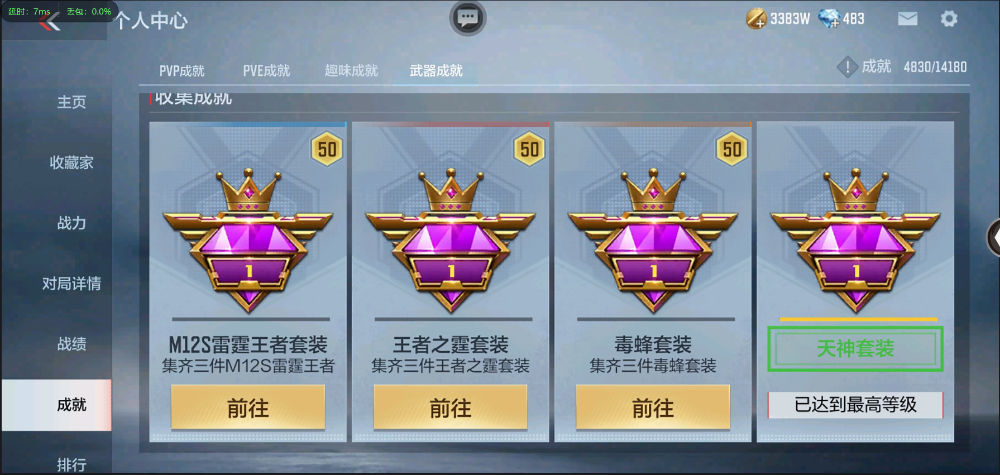The height and width of the screenshot is (475, 1000).
Task: Open the 对局详情 sidebar entry
Action: pyautogui.click(x=71, y=283)
